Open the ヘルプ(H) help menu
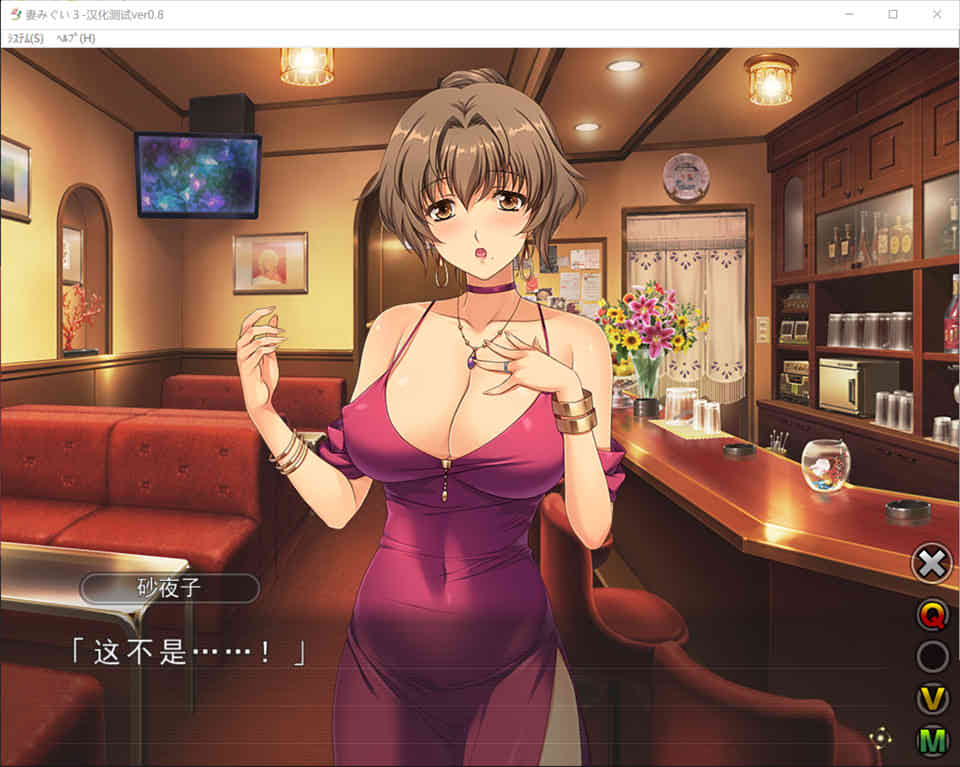960x767 pixels. 76,38
